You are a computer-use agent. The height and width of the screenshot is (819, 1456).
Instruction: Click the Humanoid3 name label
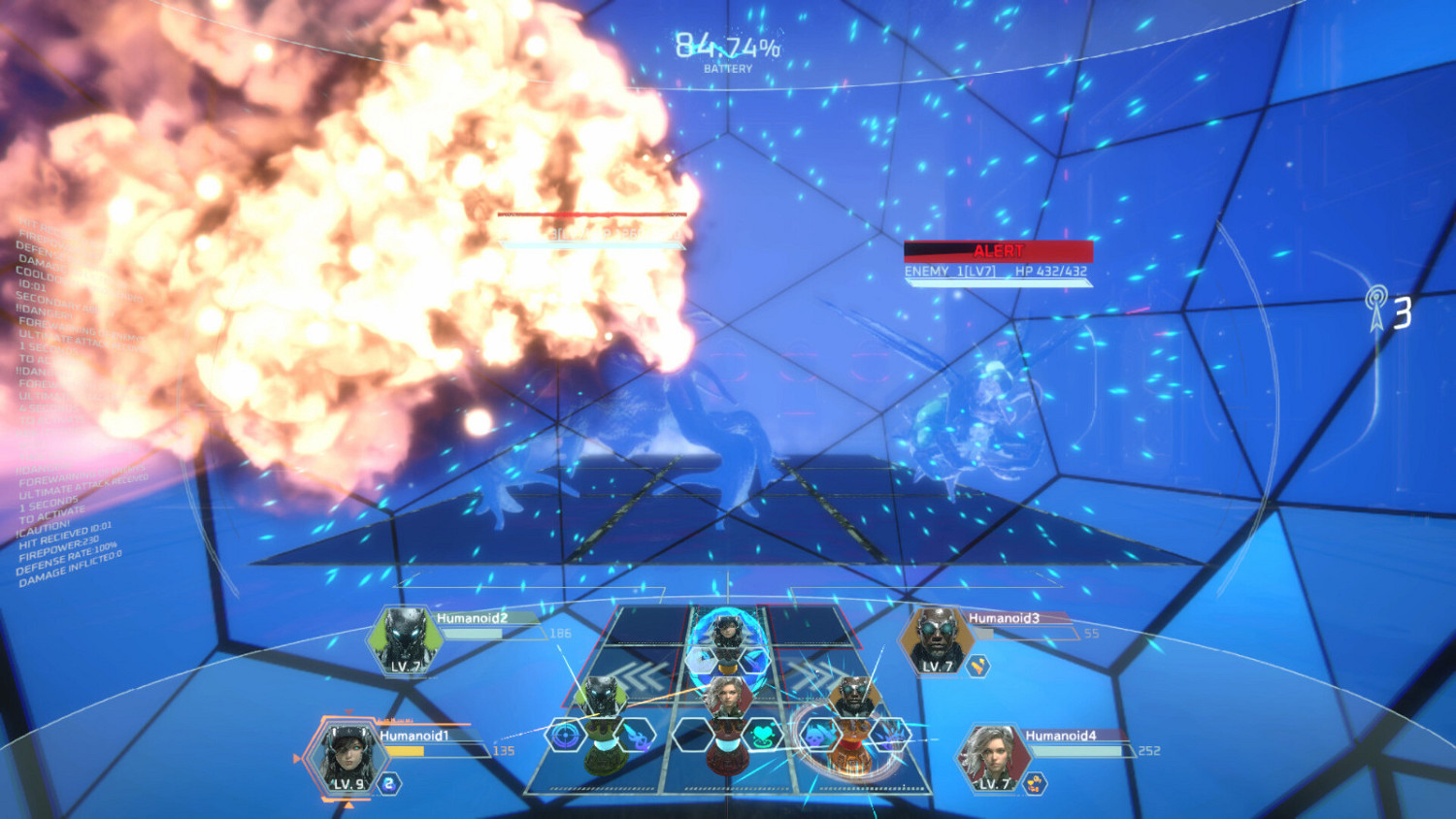pos(1004,616)
